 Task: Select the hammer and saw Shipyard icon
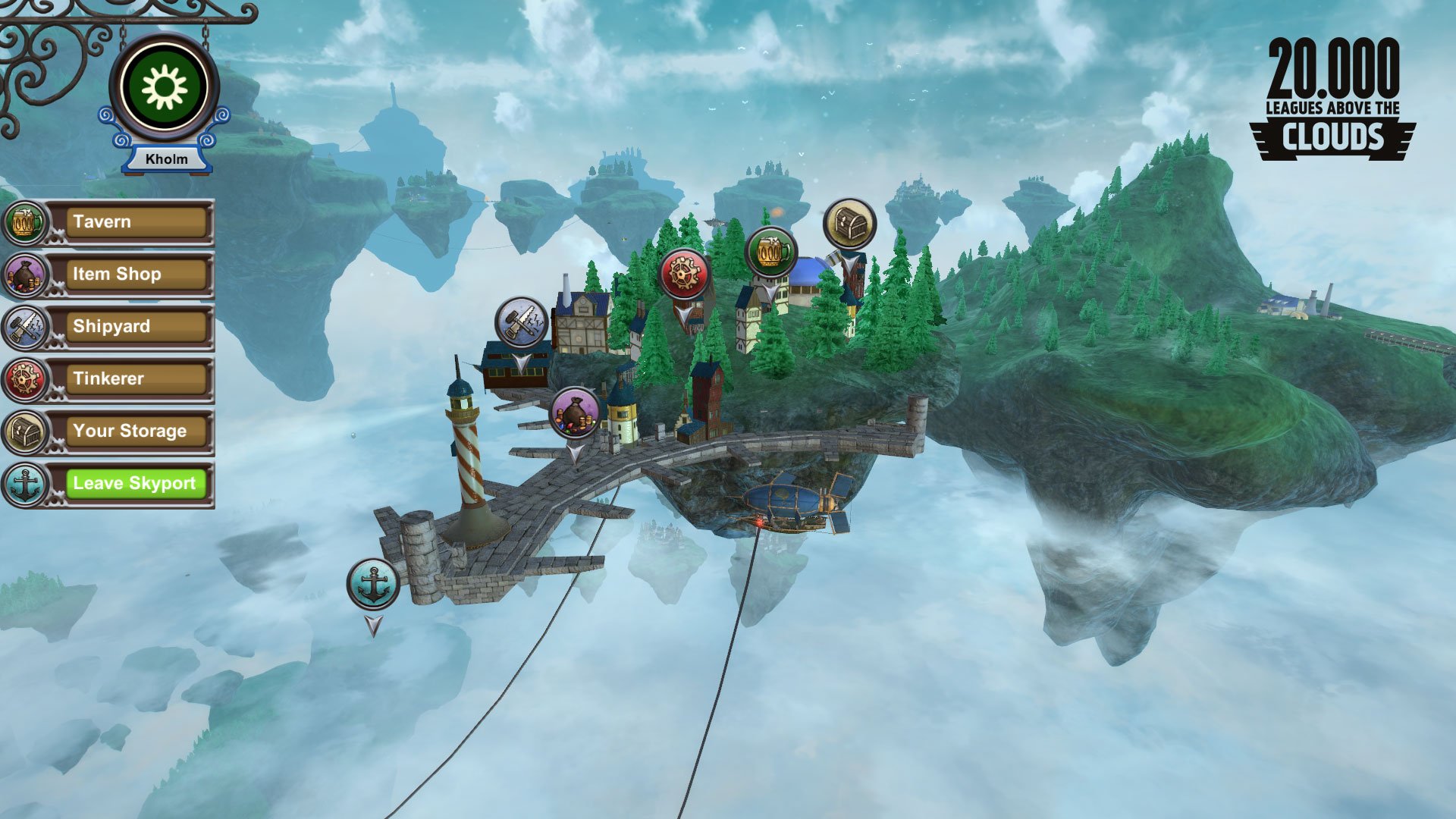pos(25,326)
